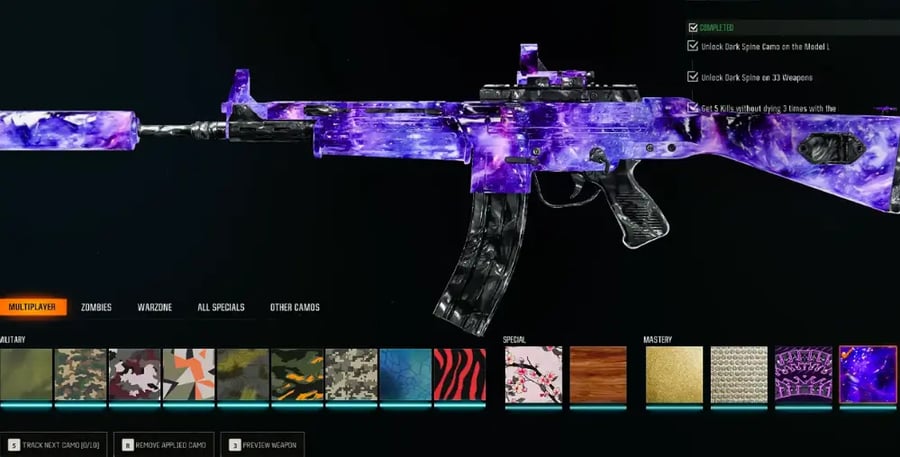Select the All Specials tab
Image resolution: width=900 pixels, height=457 pixels.
[x=221, y=307]
